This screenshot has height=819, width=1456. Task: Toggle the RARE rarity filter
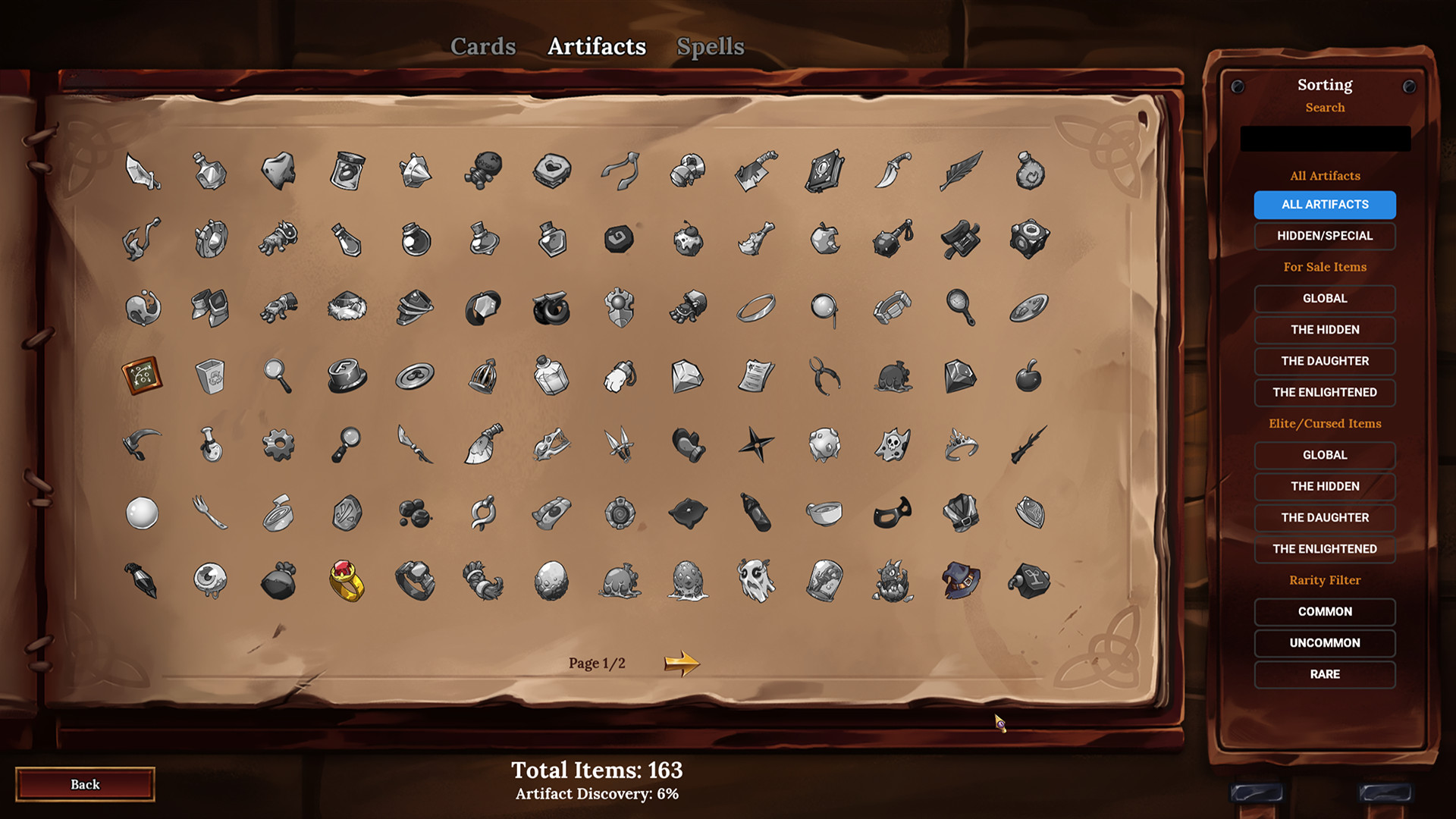coord(1324,674)
